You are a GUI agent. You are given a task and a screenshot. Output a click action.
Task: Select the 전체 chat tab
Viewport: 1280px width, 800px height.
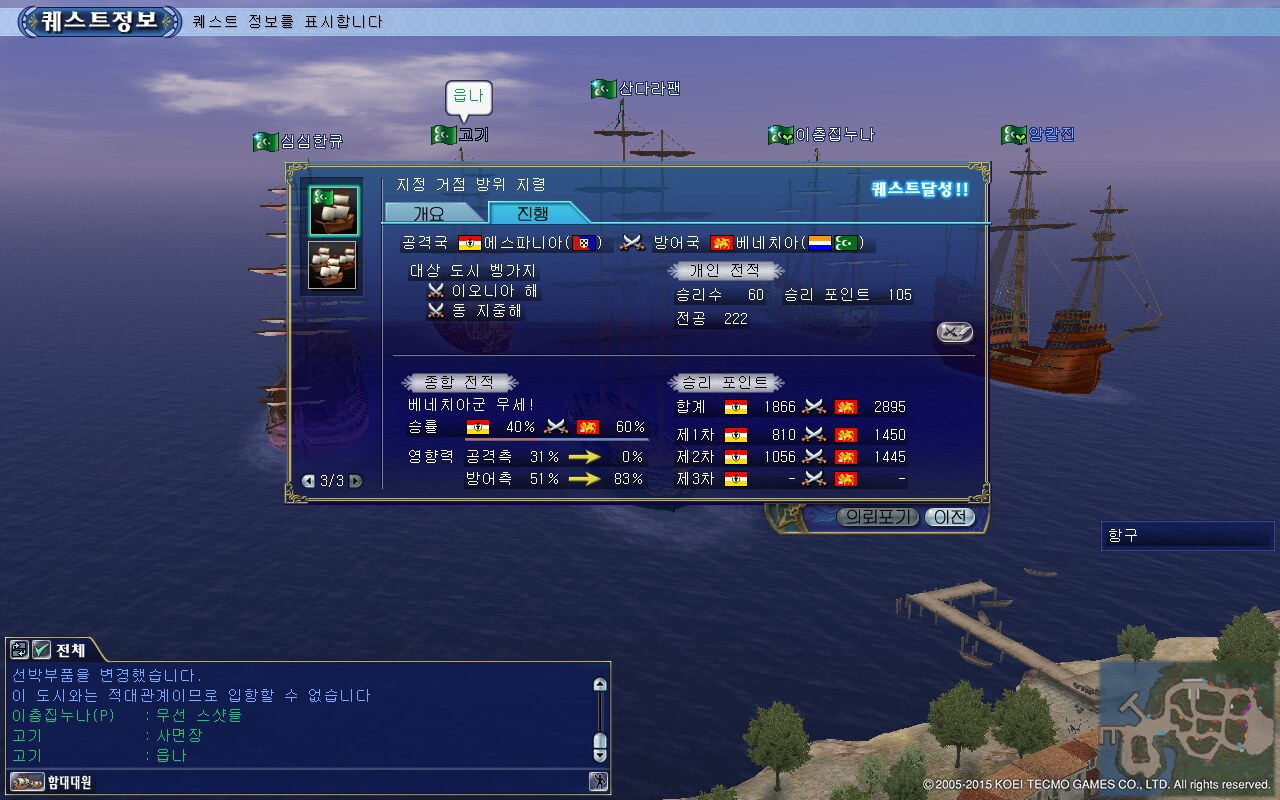click(x=70, y=650)
